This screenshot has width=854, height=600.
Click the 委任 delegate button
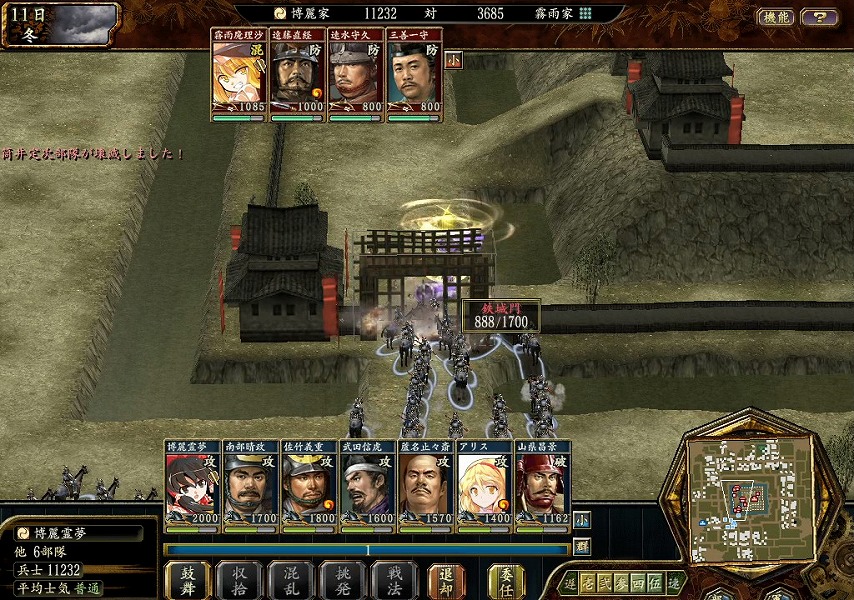tap(506, 580)
